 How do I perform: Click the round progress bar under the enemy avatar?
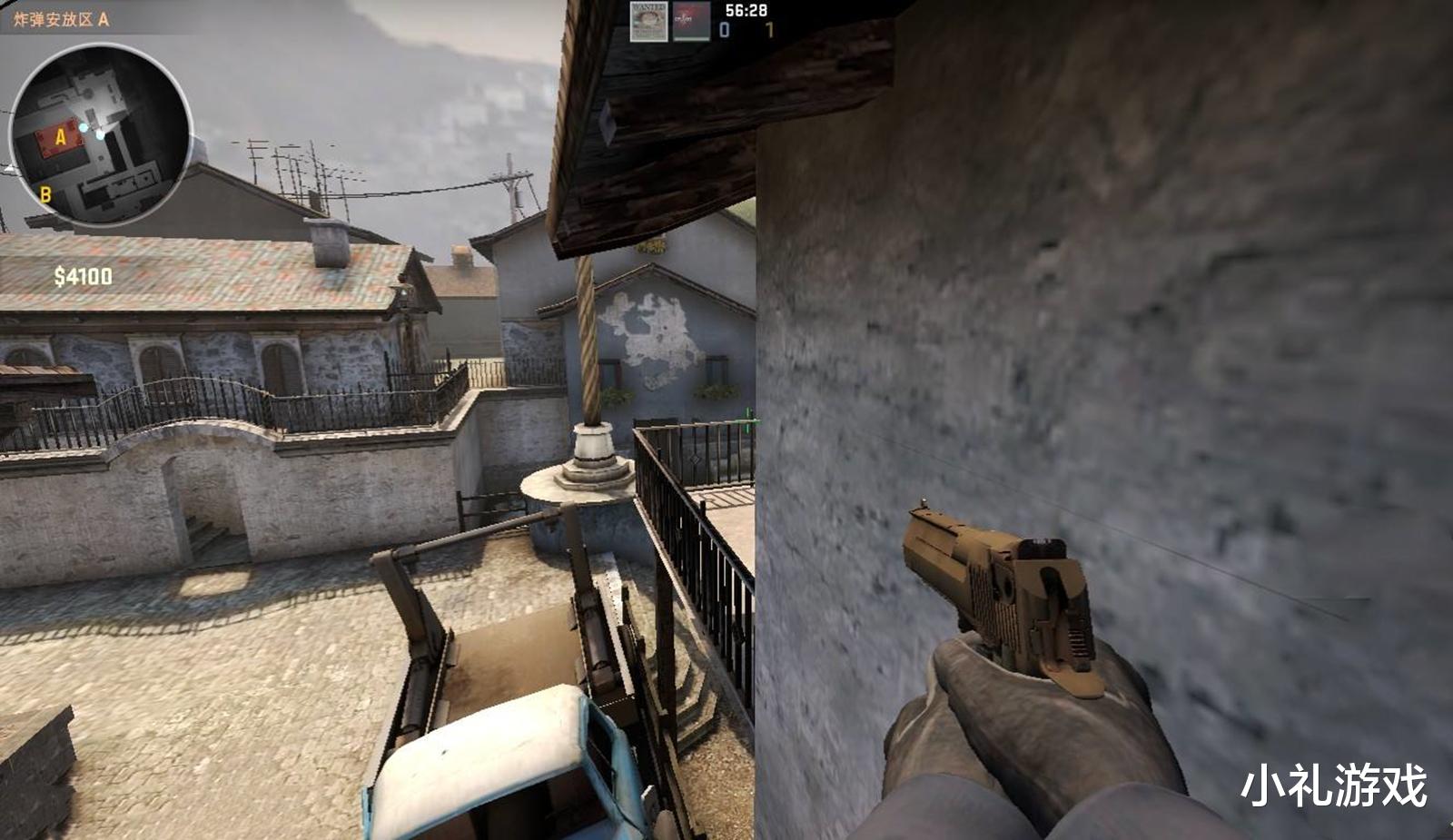pos(692,40)
